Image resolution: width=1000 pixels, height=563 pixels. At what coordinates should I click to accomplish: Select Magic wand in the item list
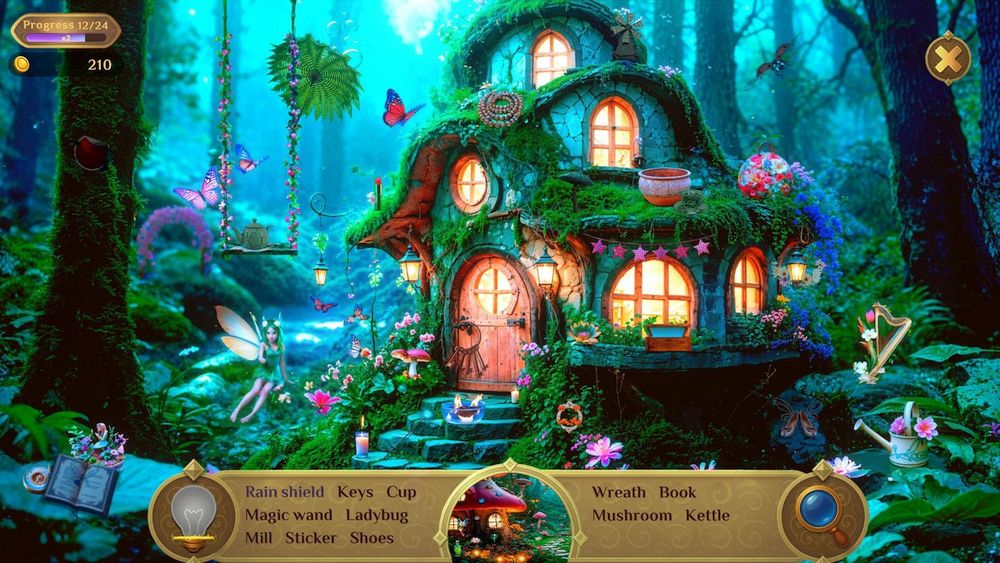pyautogui.click(x=289, y=515)
